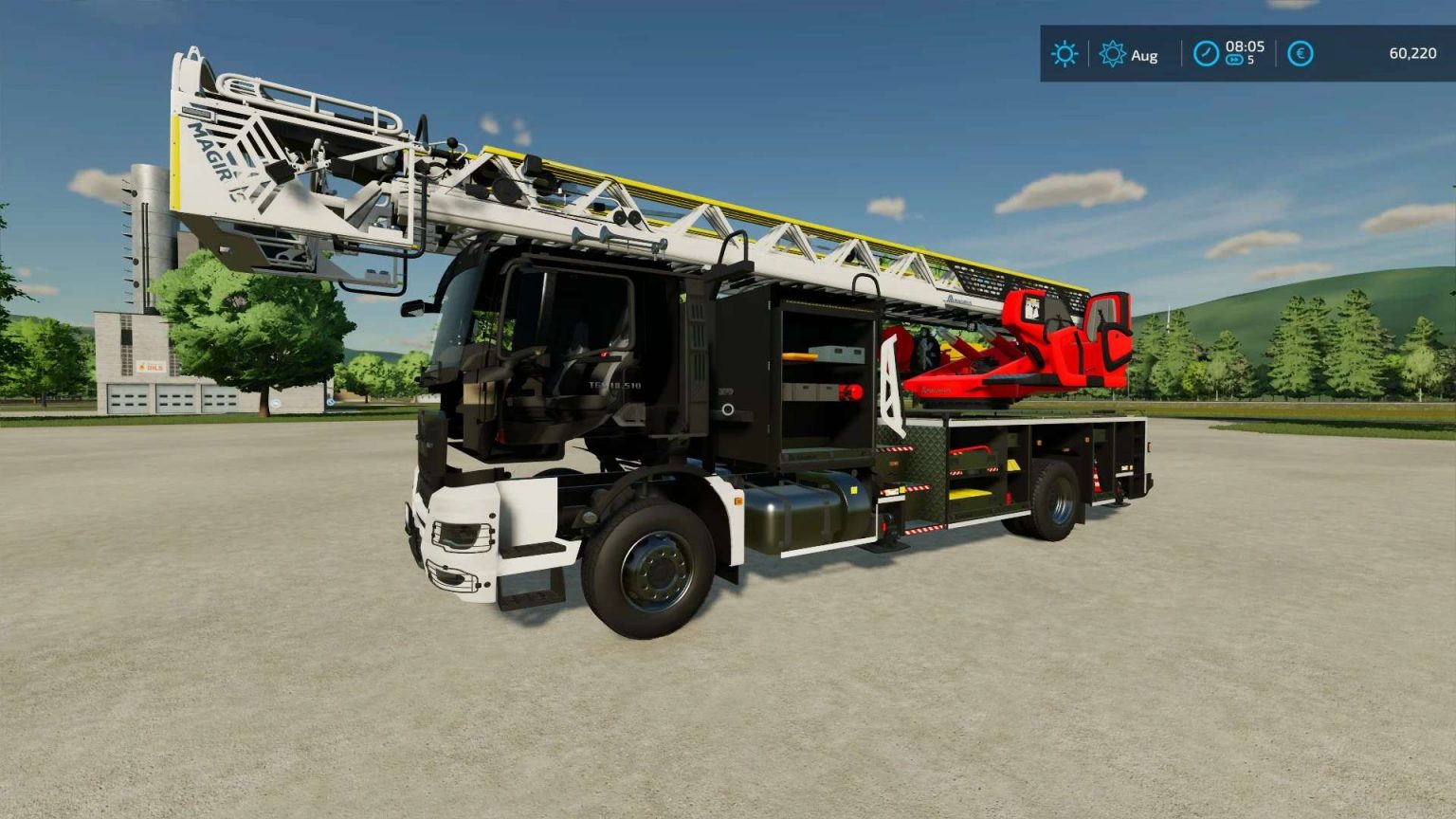Screen dimensions: 1456x819
Task: Click the Aug month label
Action: pos(1144,55)
